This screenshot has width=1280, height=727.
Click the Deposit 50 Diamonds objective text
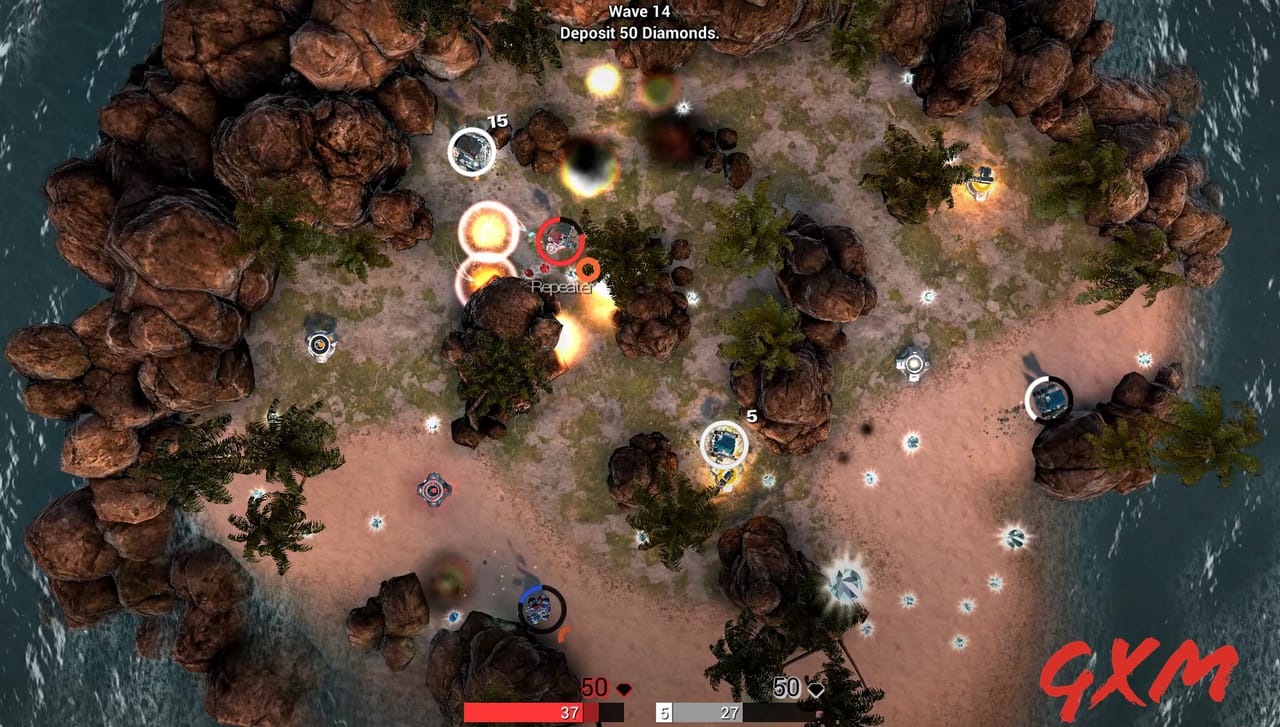pos(639,31)
